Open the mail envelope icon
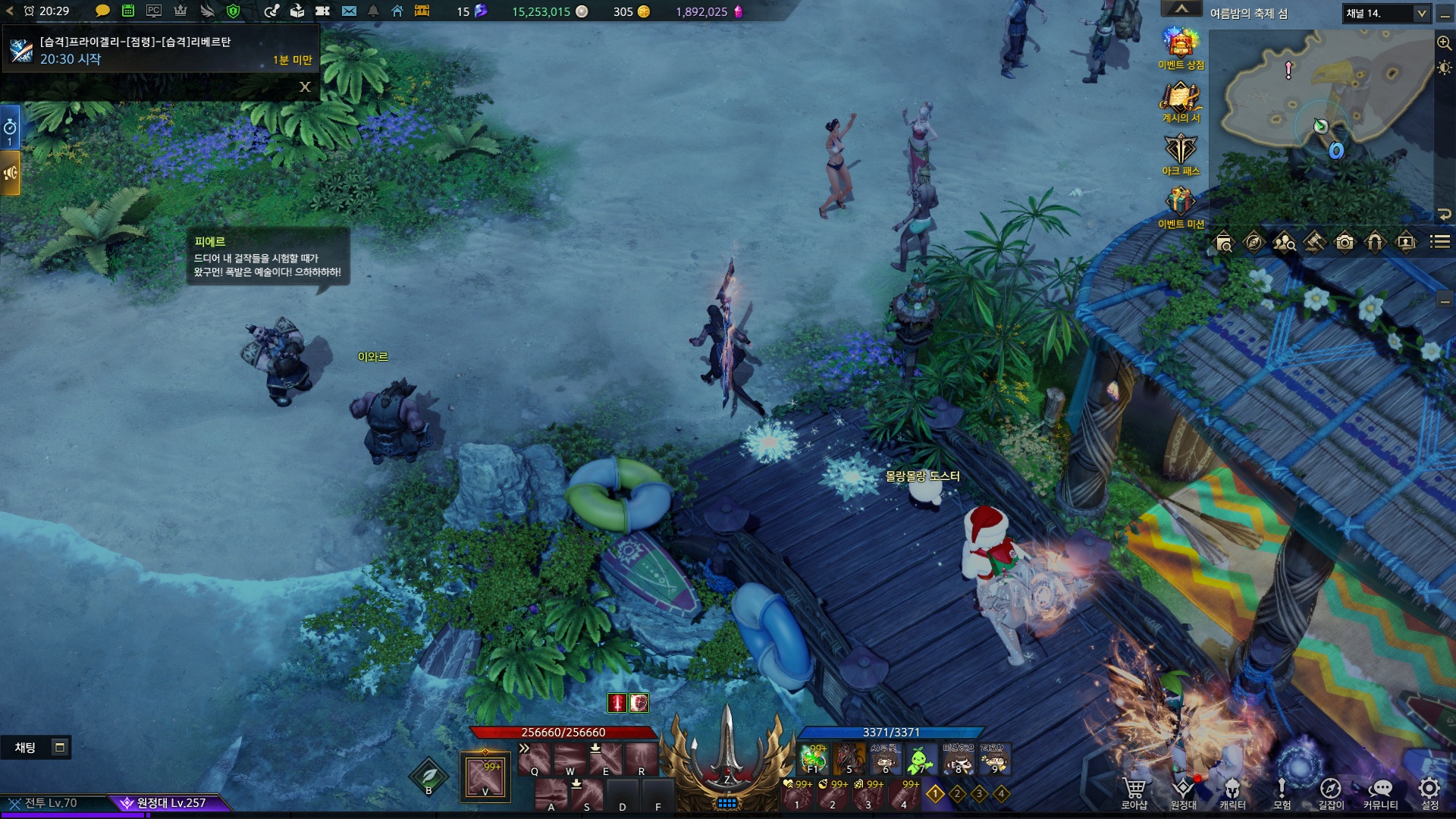 (349, 11)
